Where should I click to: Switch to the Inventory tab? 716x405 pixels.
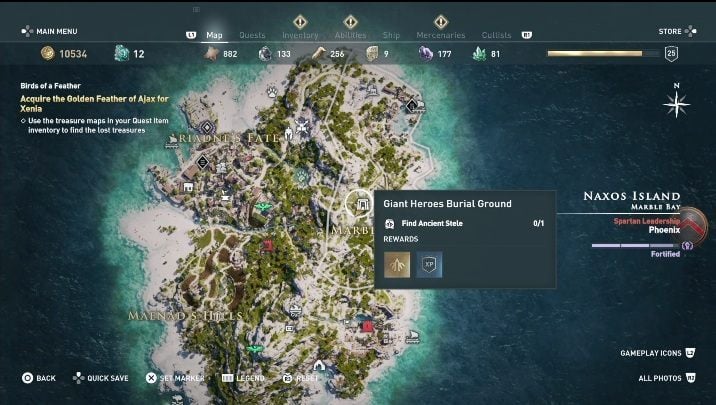300,35
